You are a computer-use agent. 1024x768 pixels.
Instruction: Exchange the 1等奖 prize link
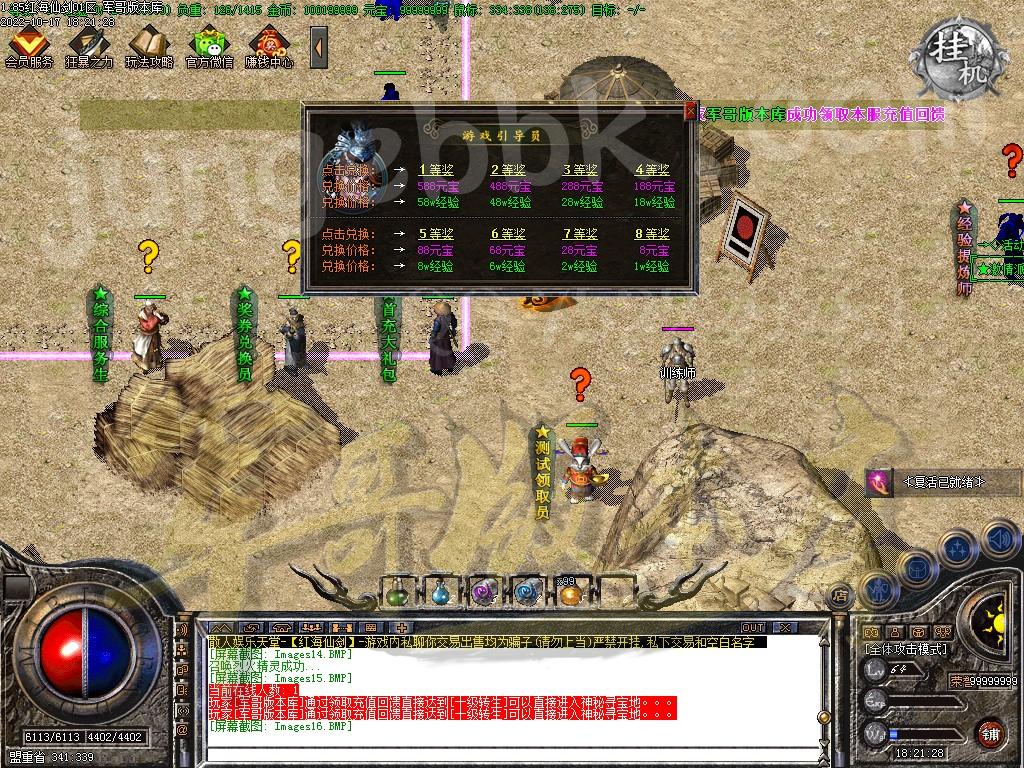(x=435, y=170)
